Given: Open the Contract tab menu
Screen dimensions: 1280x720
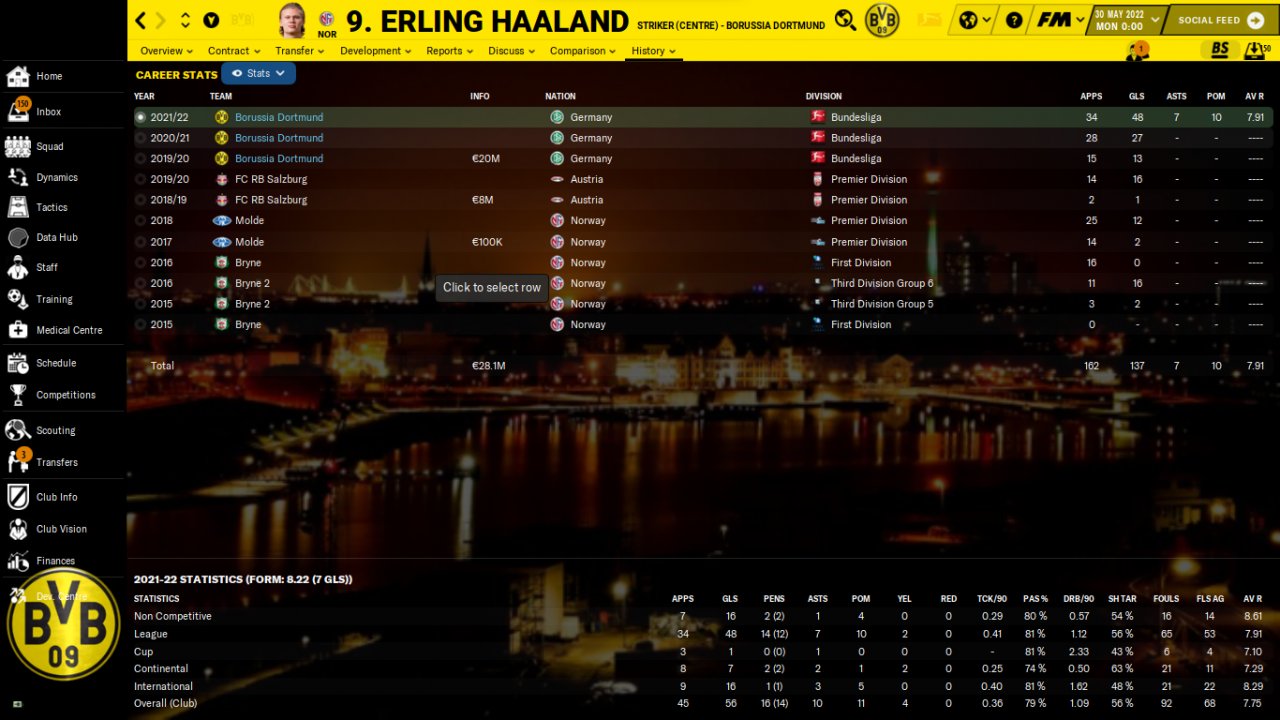Looking at the screenshot, I should [x=233, y=51].
